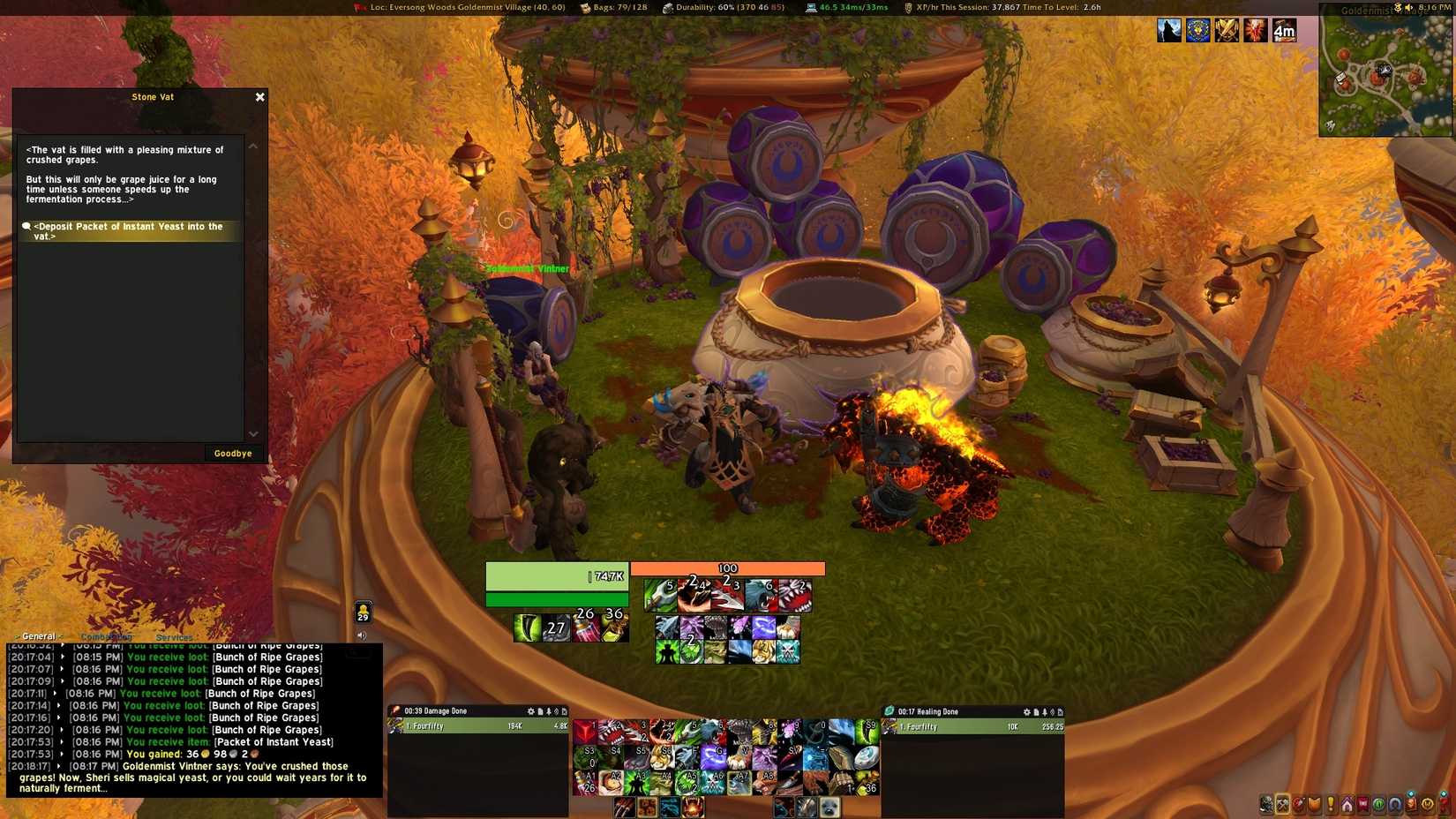Screen dimensions: 1456x819
Task: Select 'Deposit Packet of Instant Yeast into the vat'
Action: click(128, 230)
